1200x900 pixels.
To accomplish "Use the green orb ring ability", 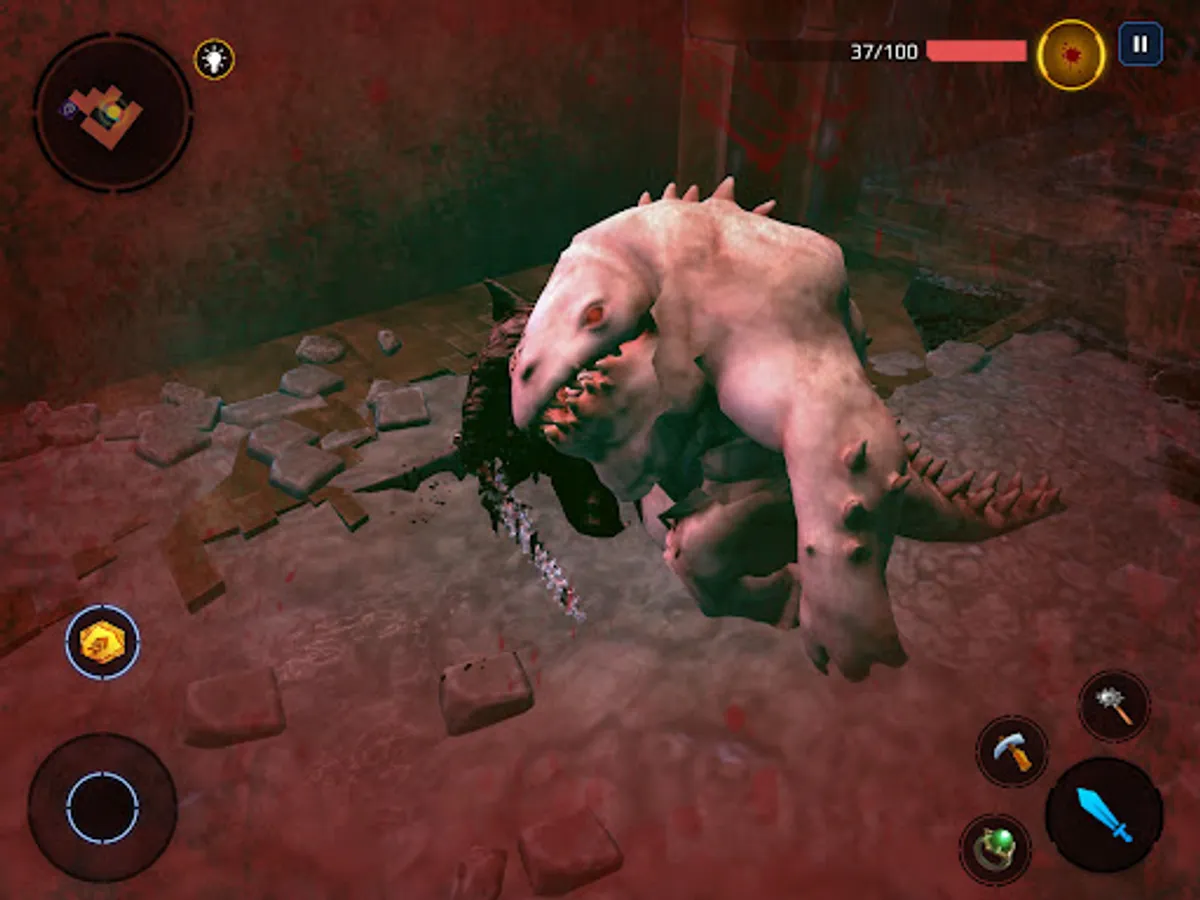I will (x=995, y=849).
